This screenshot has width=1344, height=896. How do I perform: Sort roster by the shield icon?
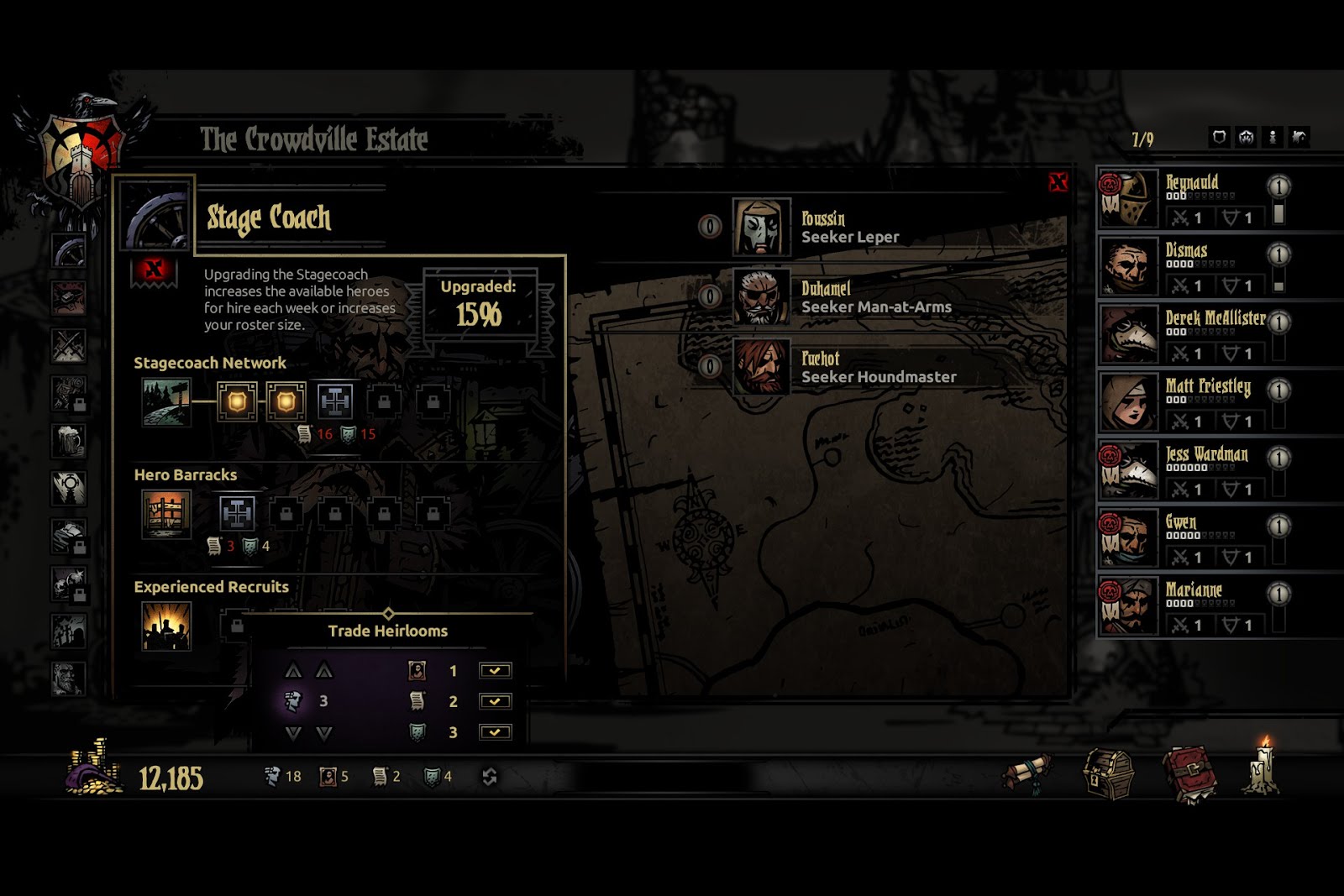[1219, 137]
